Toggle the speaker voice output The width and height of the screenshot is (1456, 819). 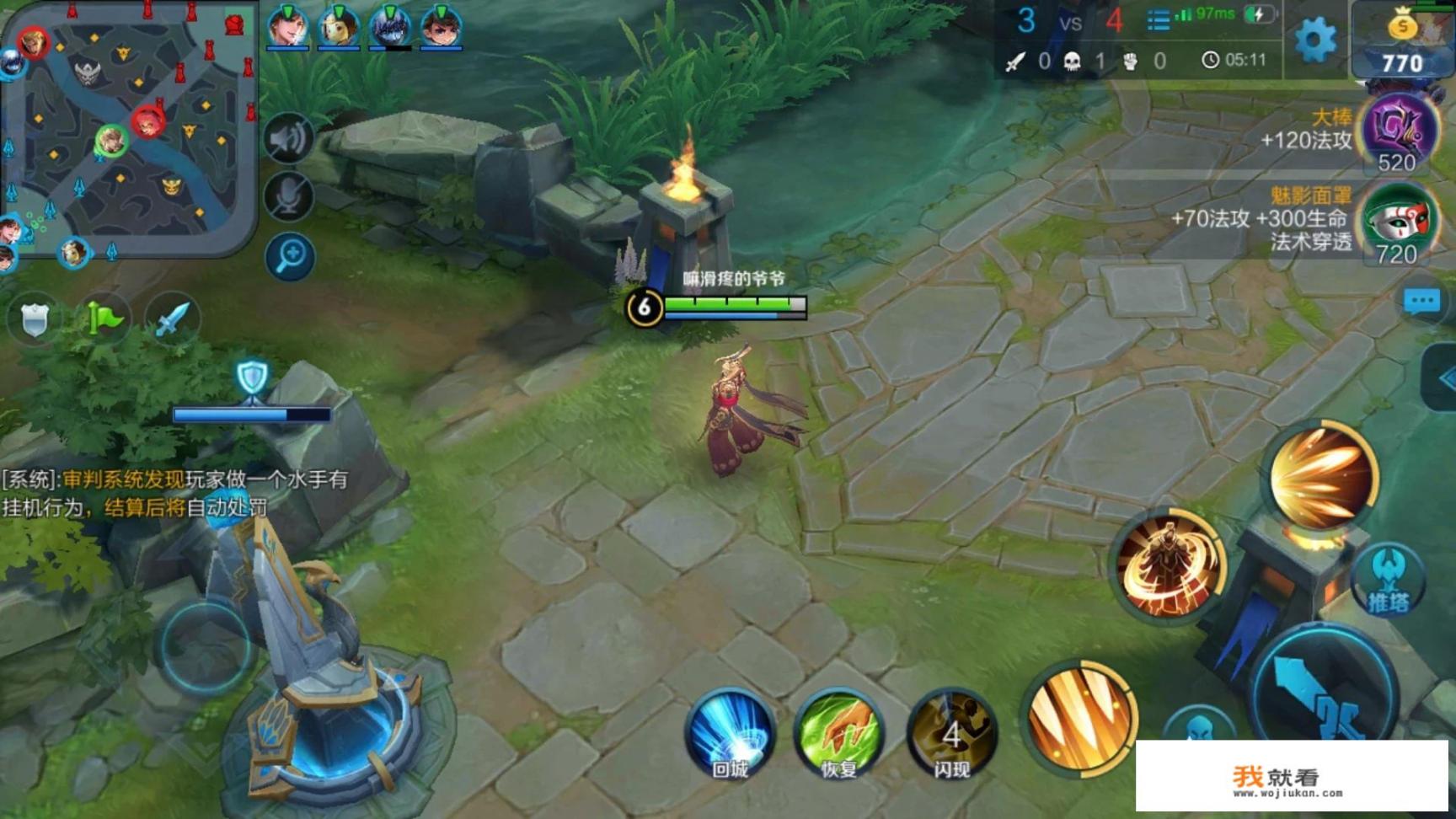coord(289,138)
